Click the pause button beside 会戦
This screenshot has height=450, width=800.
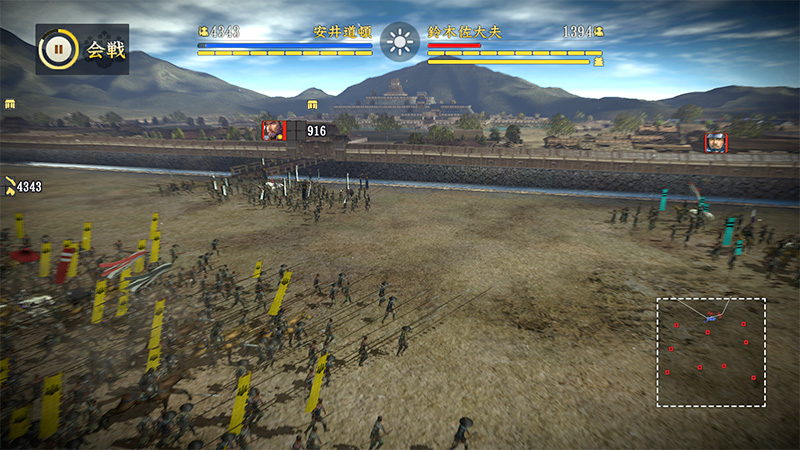[58, 48]
